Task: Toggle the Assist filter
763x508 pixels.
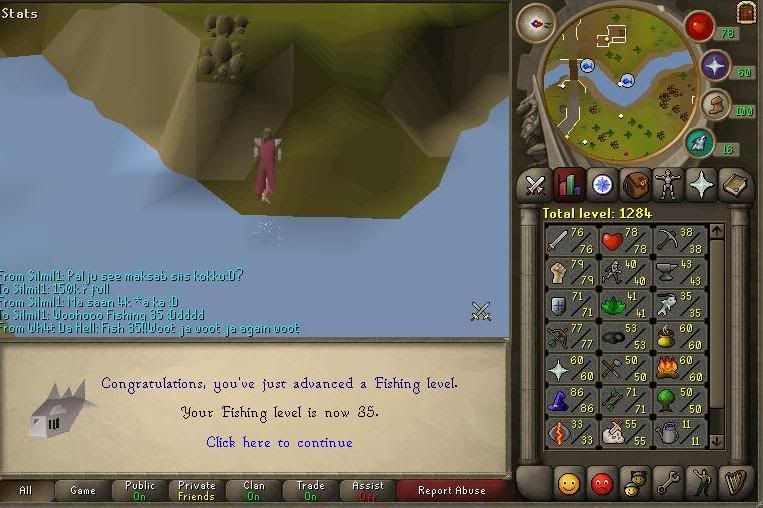Action: coord(367,490)
